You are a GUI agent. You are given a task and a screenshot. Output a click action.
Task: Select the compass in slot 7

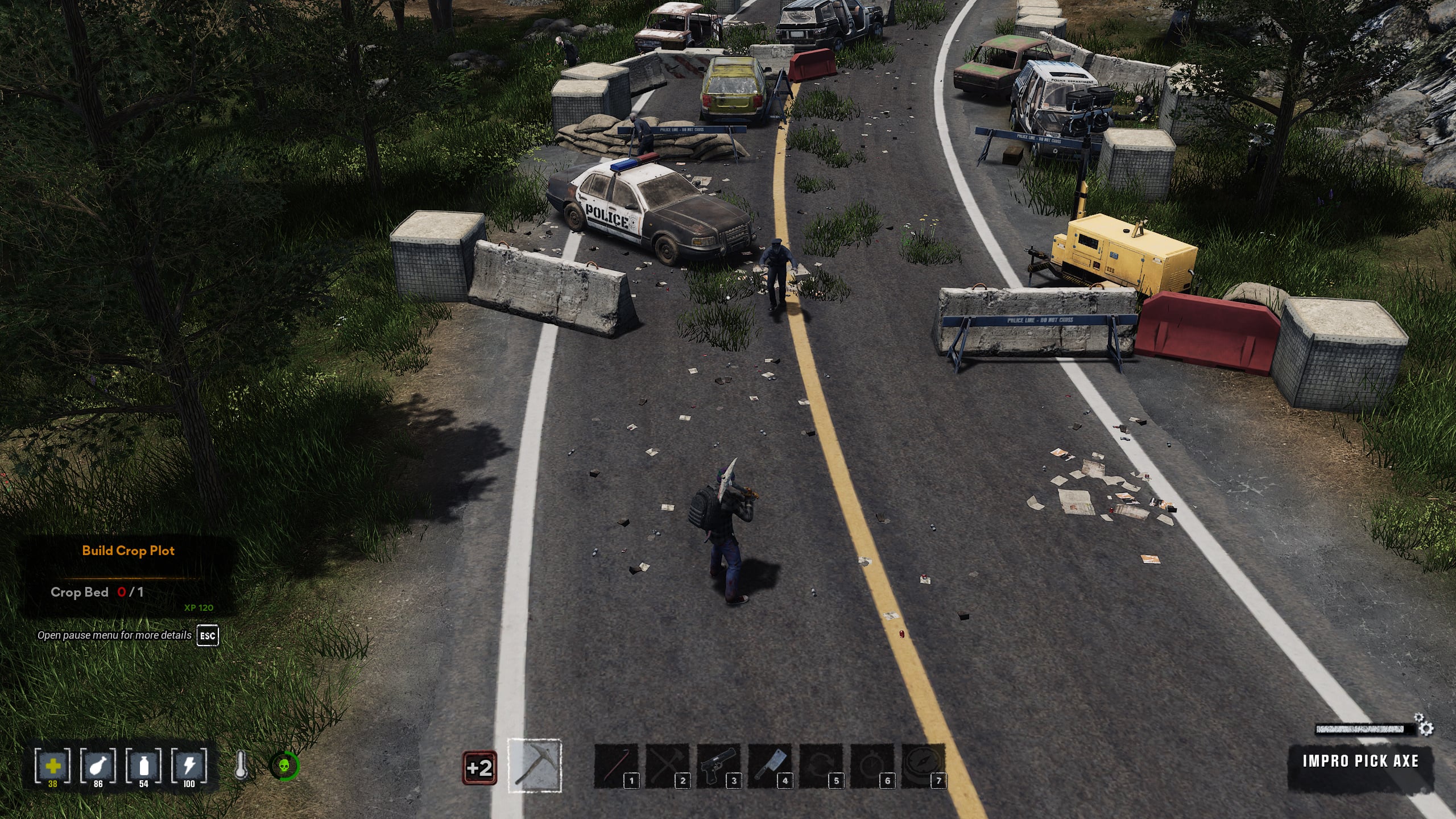pos(923,766)
